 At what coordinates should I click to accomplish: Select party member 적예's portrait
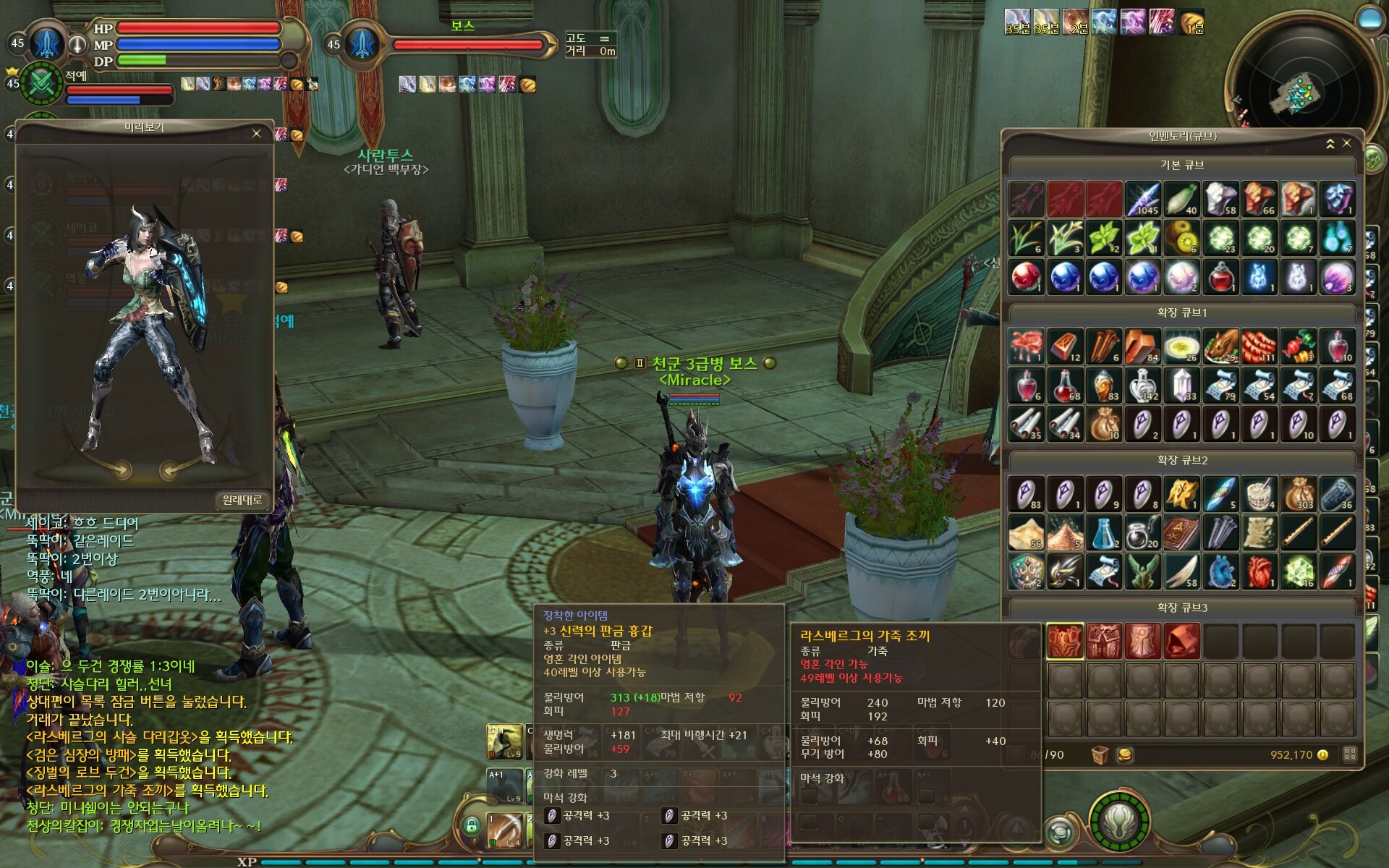tap(42, 84)
